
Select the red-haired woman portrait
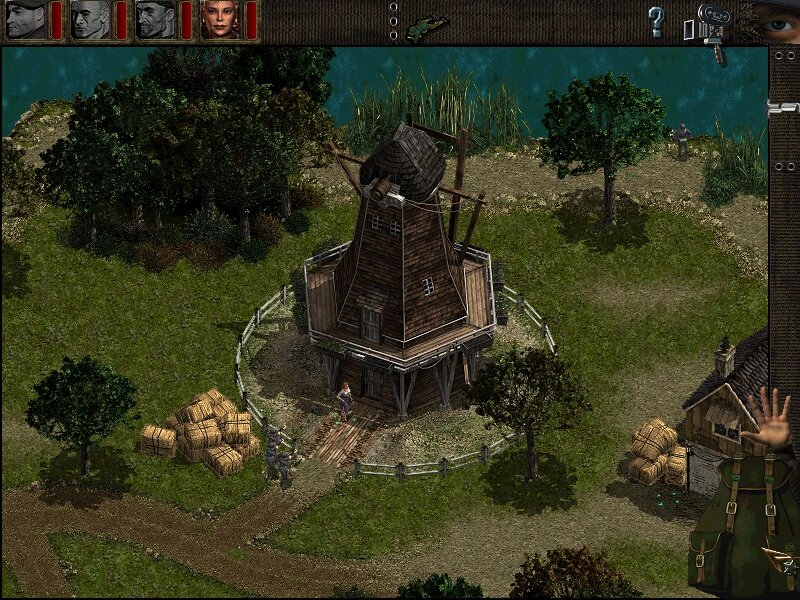220,20
